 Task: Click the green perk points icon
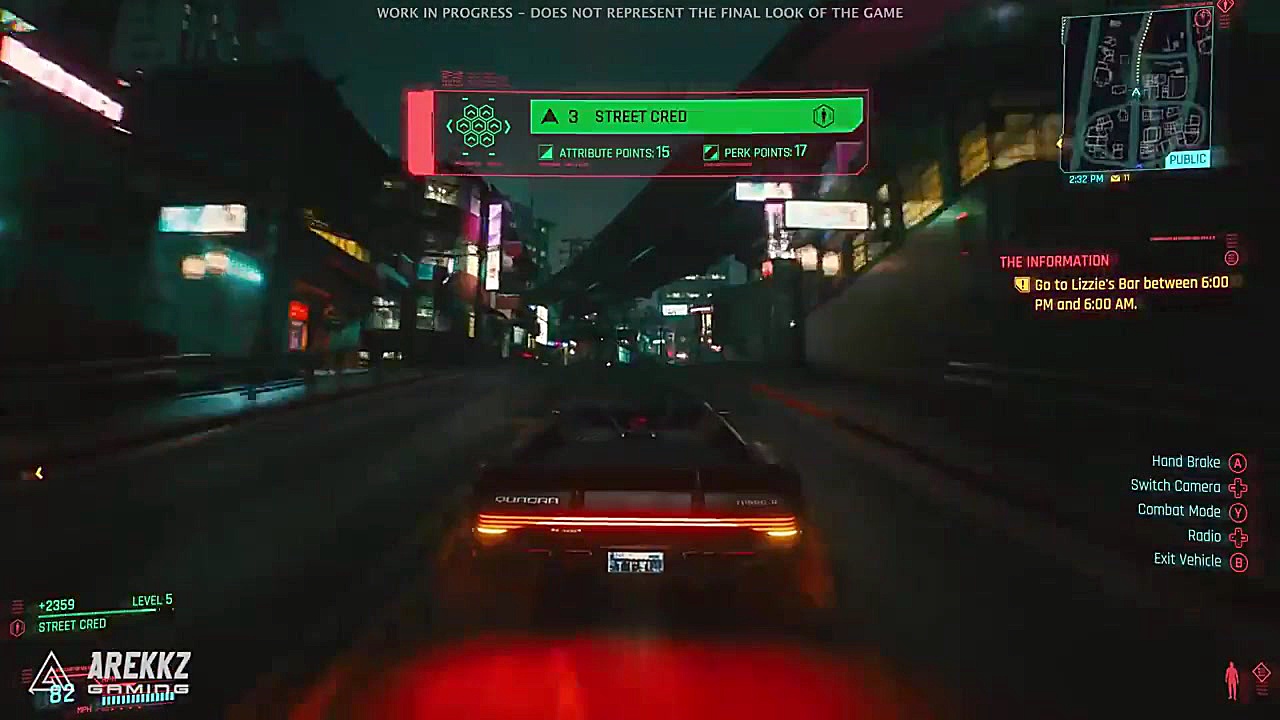(710, 152)
